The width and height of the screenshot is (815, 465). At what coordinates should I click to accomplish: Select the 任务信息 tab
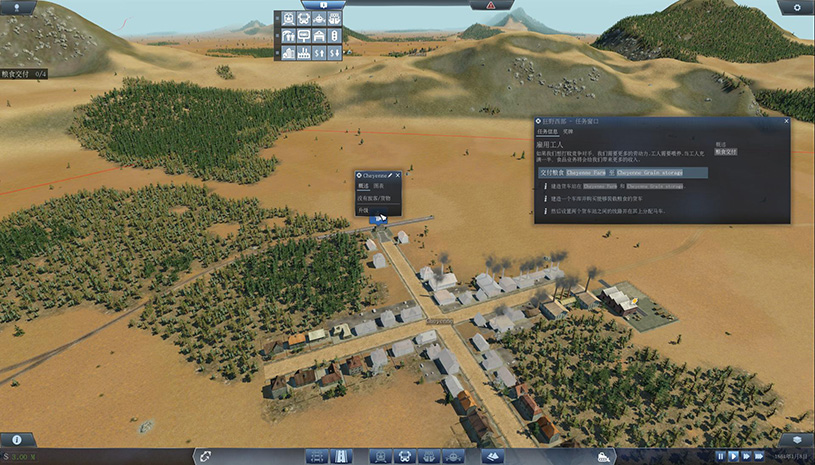(x=547, y=132)
